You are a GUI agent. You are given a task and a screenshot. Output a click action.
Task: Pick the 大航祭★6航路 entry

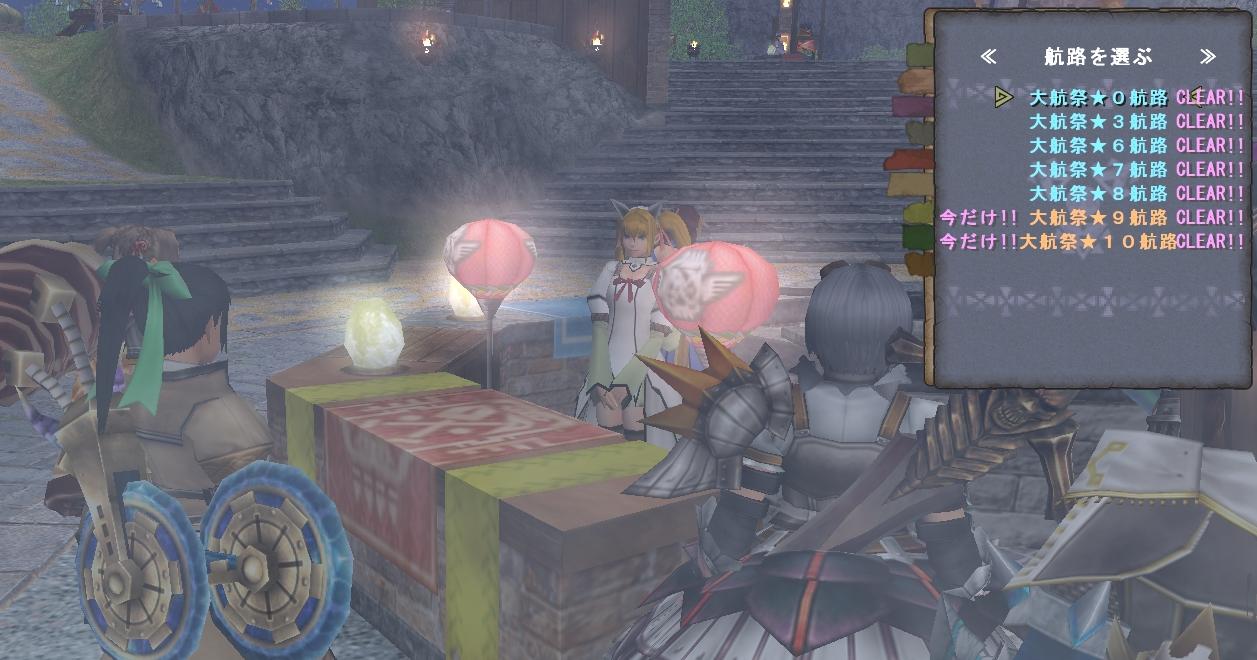point(1098,146)
